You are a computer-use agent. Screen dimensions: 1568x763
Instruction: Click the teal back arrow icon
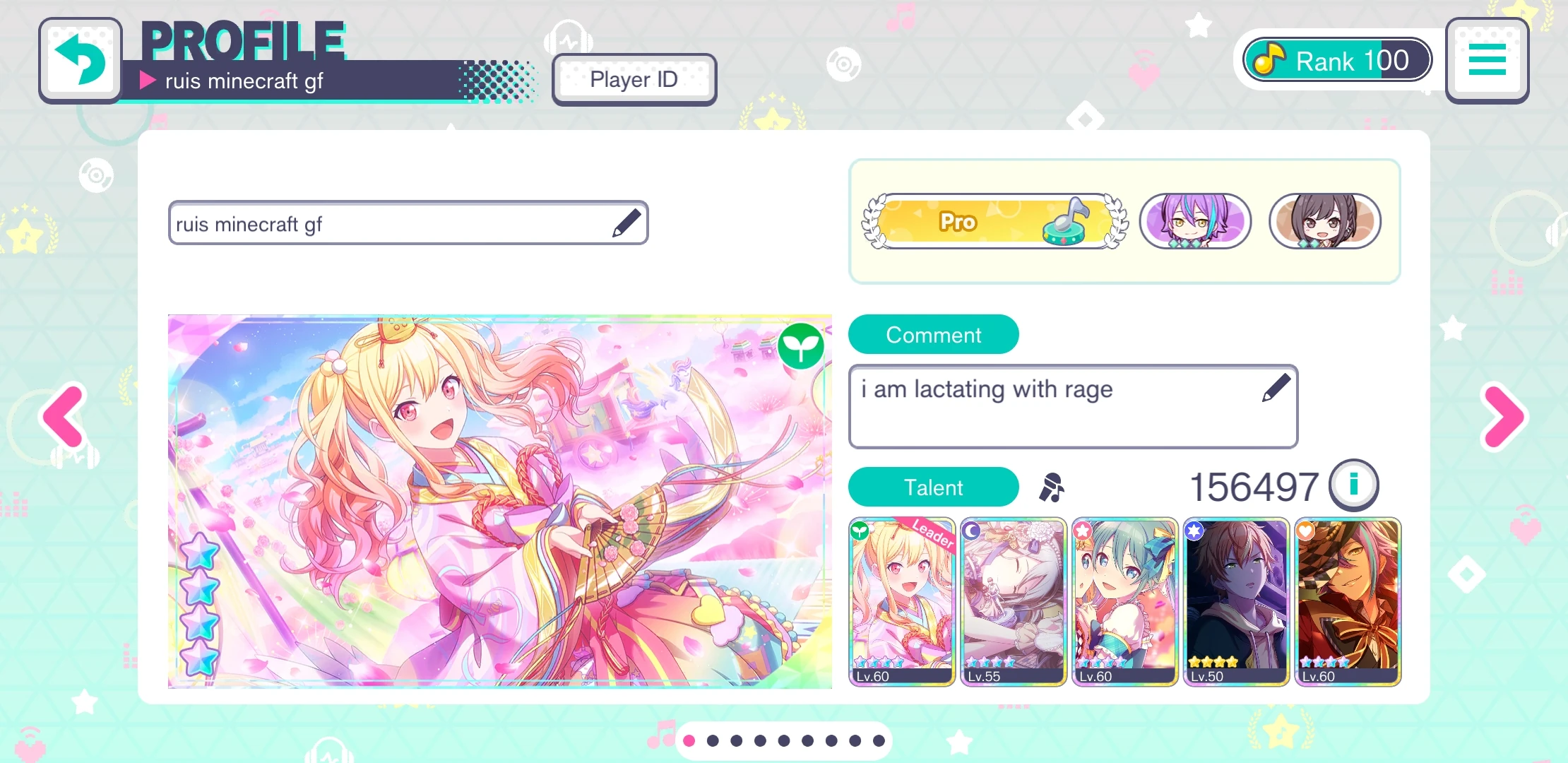(x=80, y=59)
